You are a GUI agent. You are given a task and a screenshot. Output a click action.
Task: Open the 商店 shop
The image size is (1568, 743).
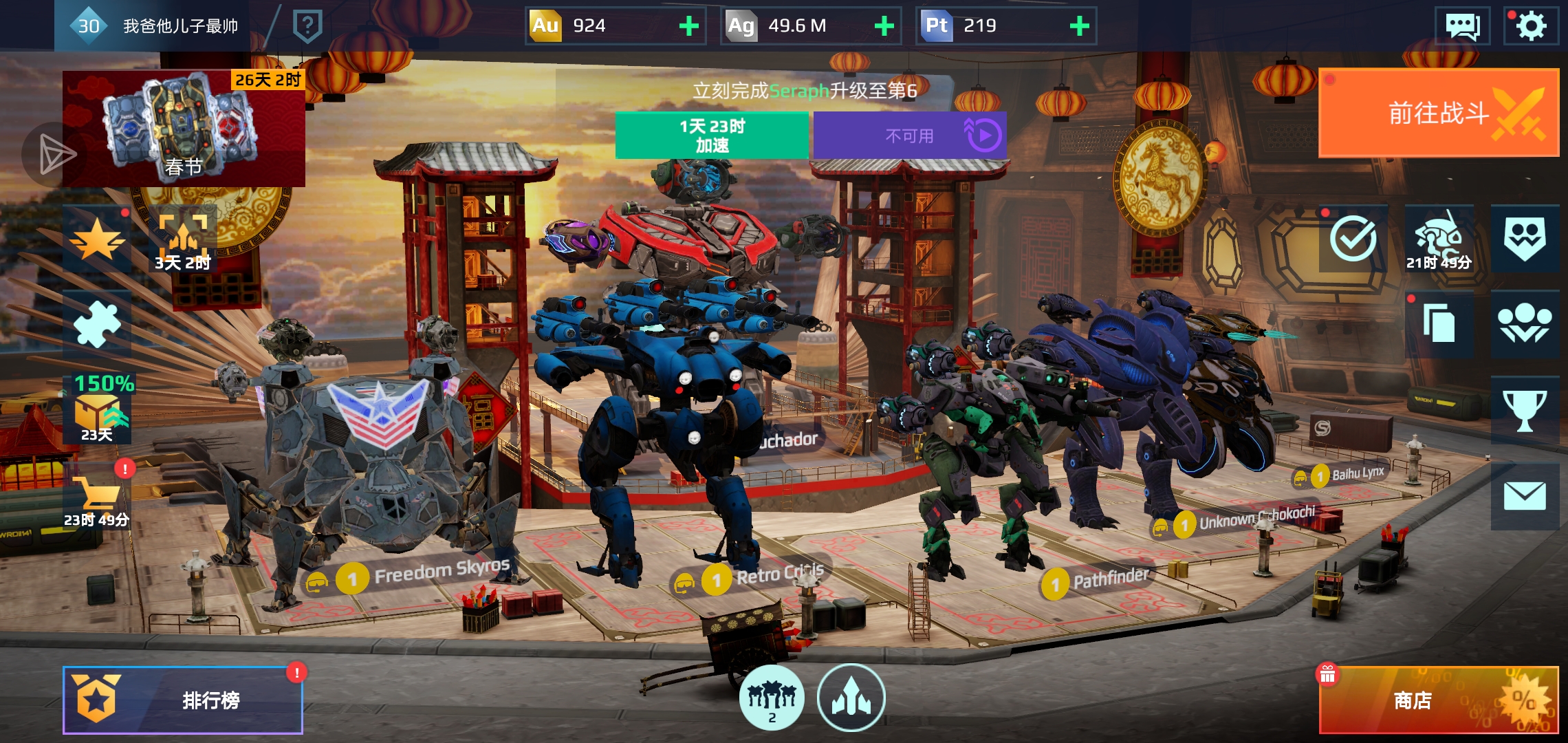click(x=1438, y=700)
